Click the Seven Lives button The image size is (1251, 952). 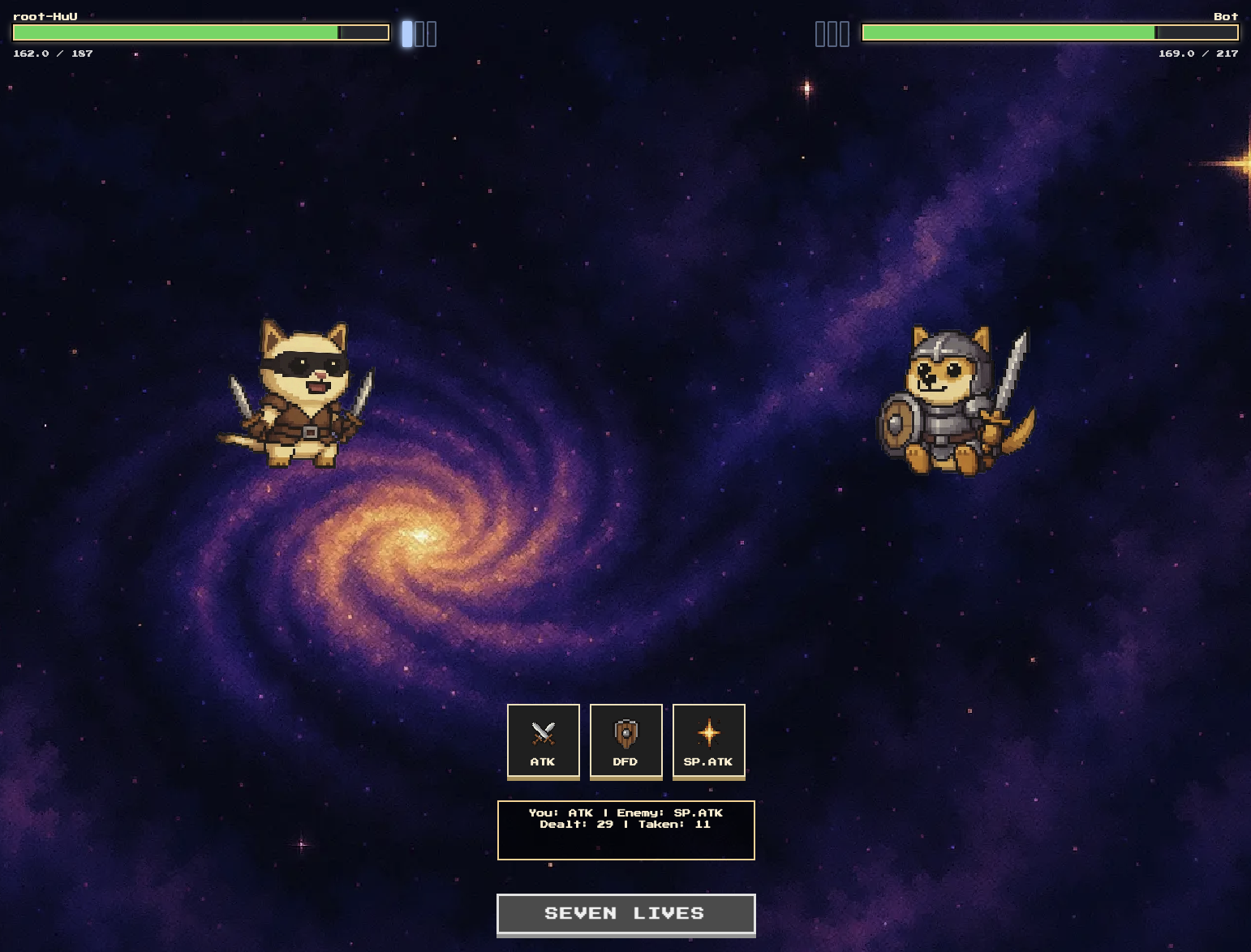625,914
